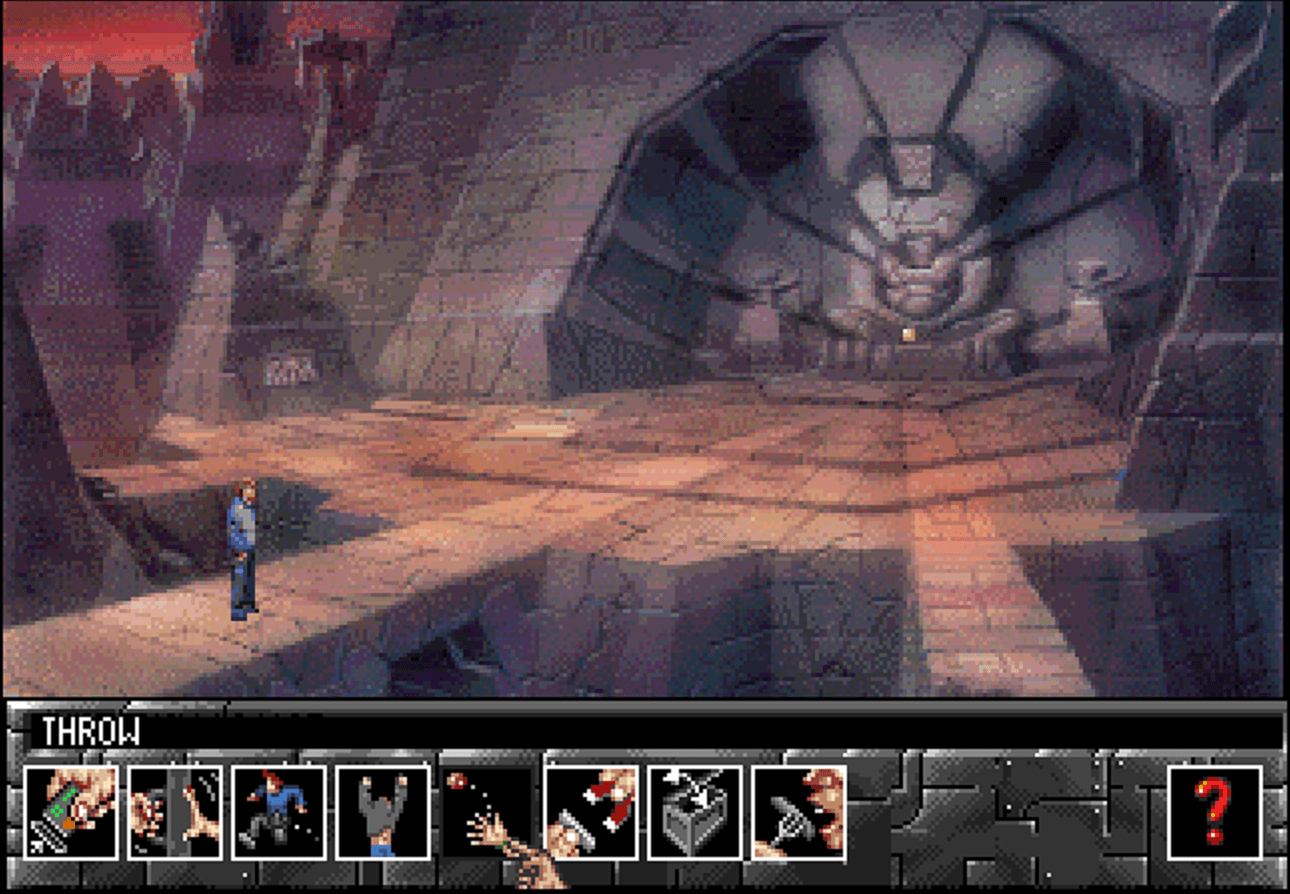Open help with the red question mark
Screen dimensions: 1290x894
[x=1215, y=812]
